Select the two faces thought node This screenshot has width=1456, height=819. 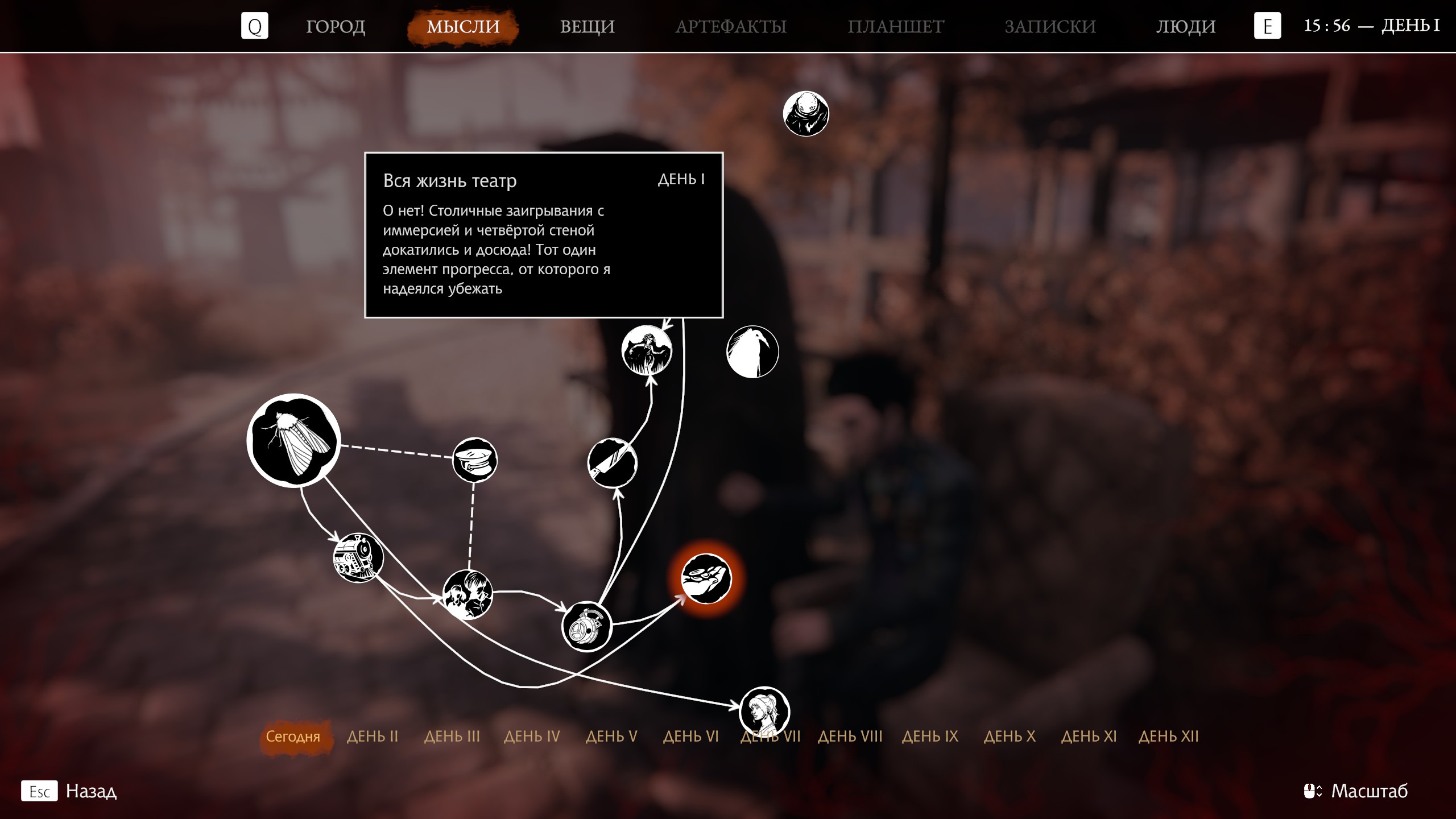pos(468,594)
